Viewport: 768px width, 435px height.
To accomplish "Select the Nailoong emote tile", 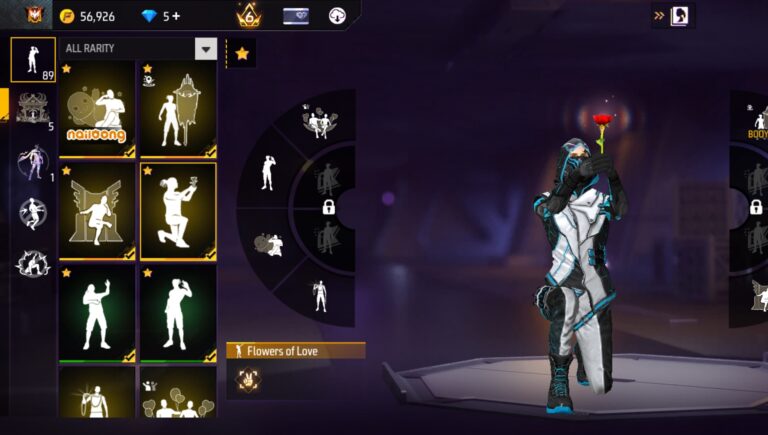I will click(97, 110).
